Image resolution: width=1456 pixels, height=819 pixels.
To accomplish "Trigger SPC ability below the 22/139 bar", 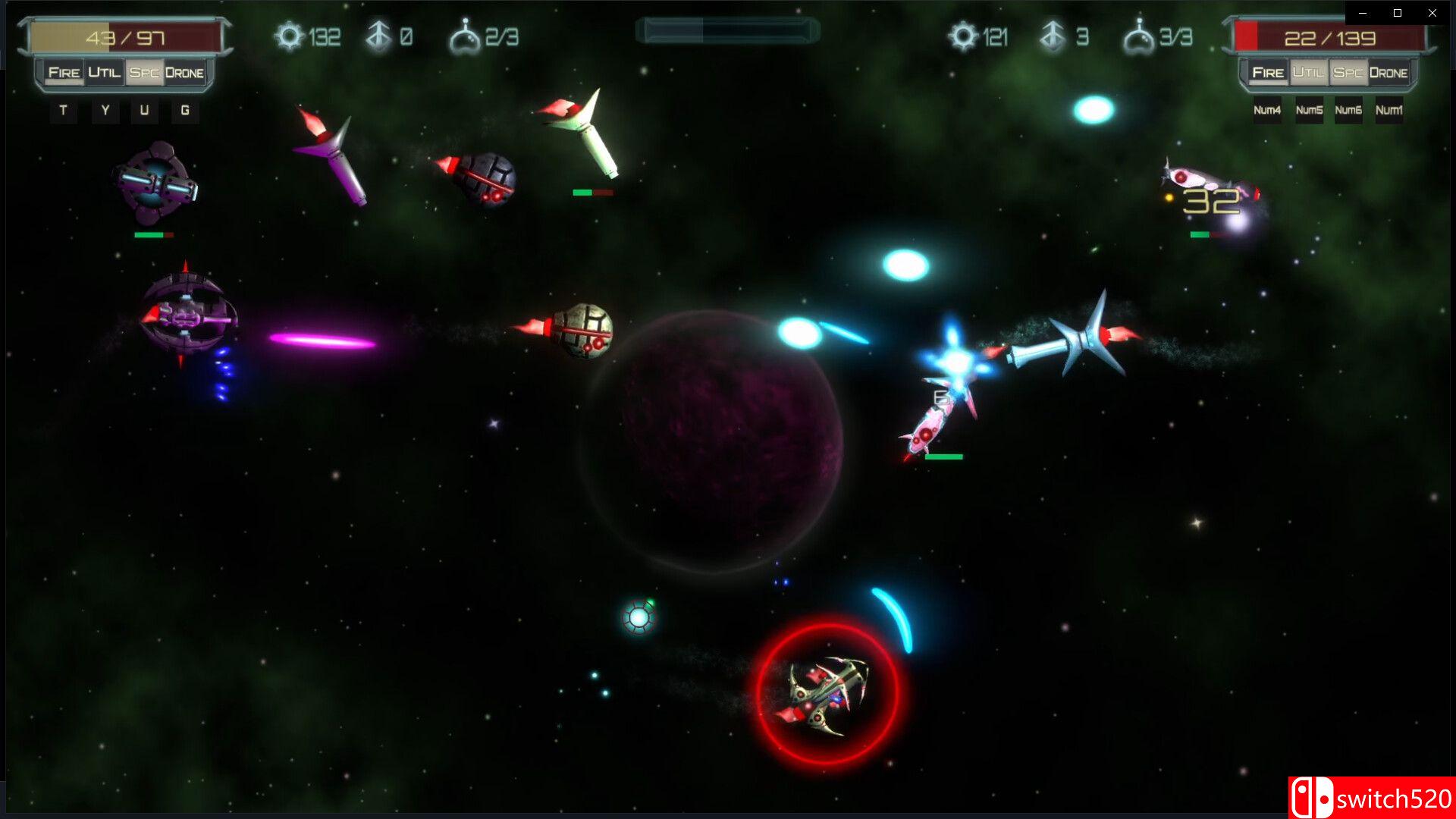I will pos(1348,73).
